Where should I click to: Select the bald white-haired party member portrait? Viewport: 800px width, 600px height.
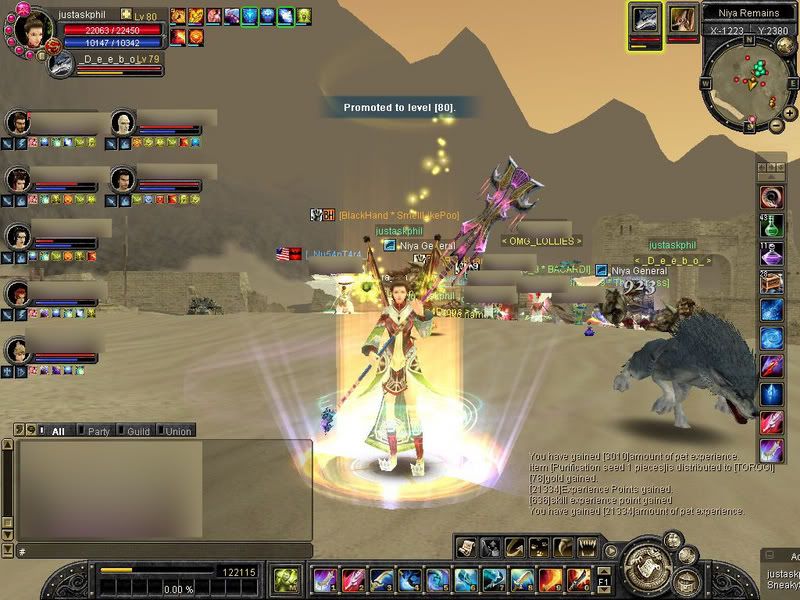[x=123, y=123]
